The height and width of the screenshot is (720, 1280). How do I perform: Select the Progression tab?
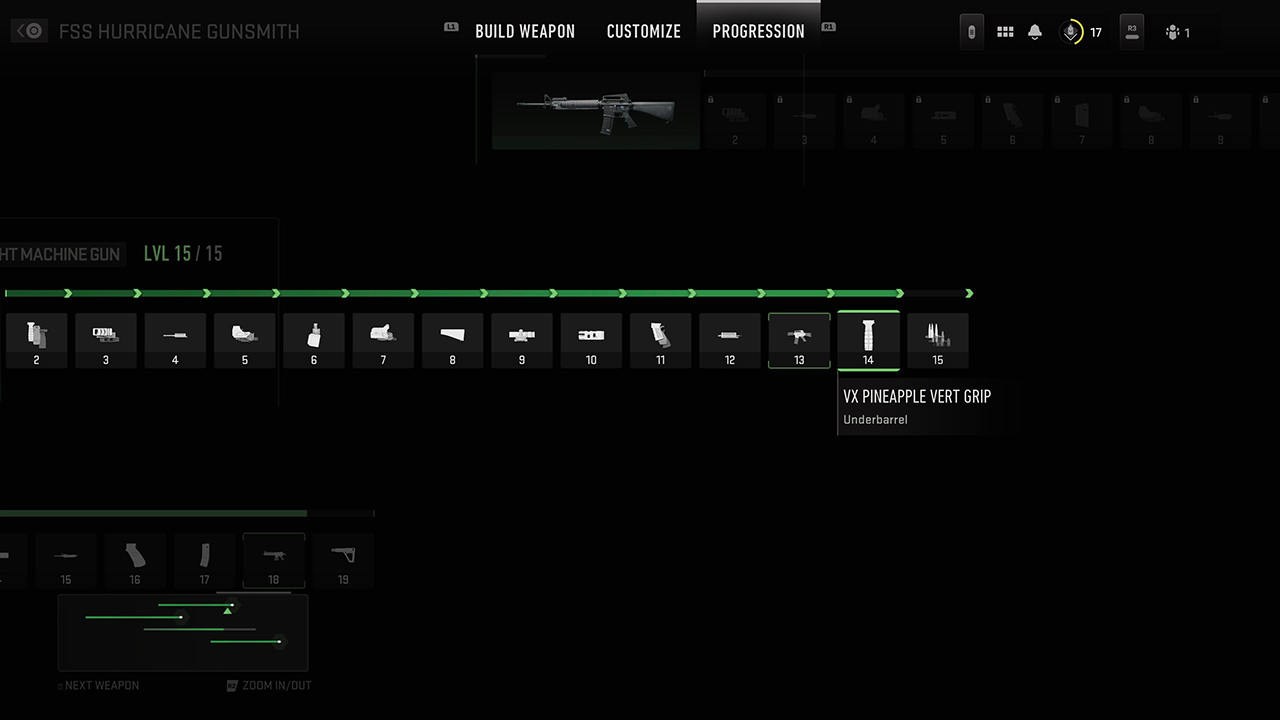point(758,31)
